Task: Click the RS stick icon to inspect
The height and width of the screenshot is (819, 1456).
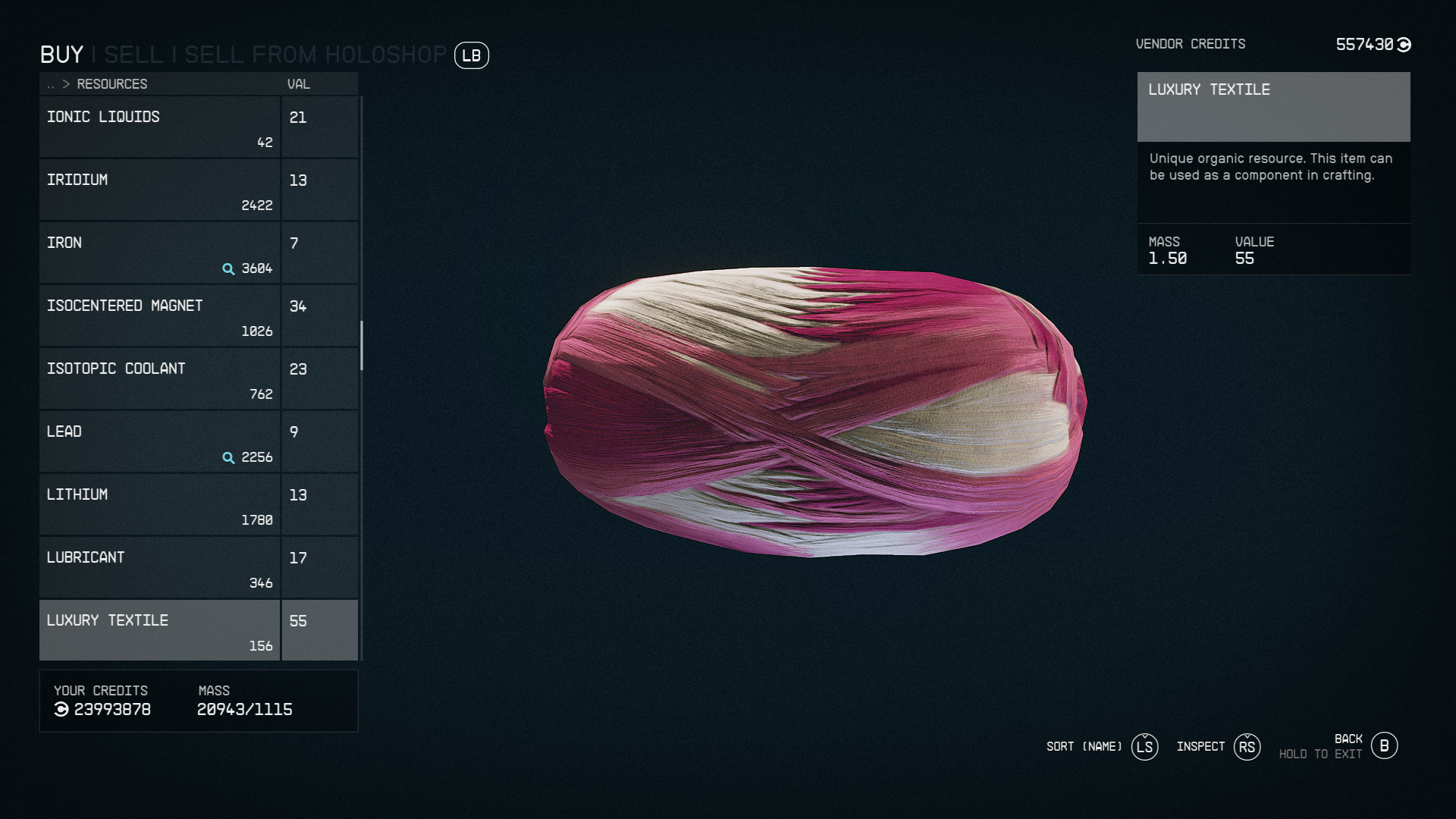Action: pos(1247,747)
